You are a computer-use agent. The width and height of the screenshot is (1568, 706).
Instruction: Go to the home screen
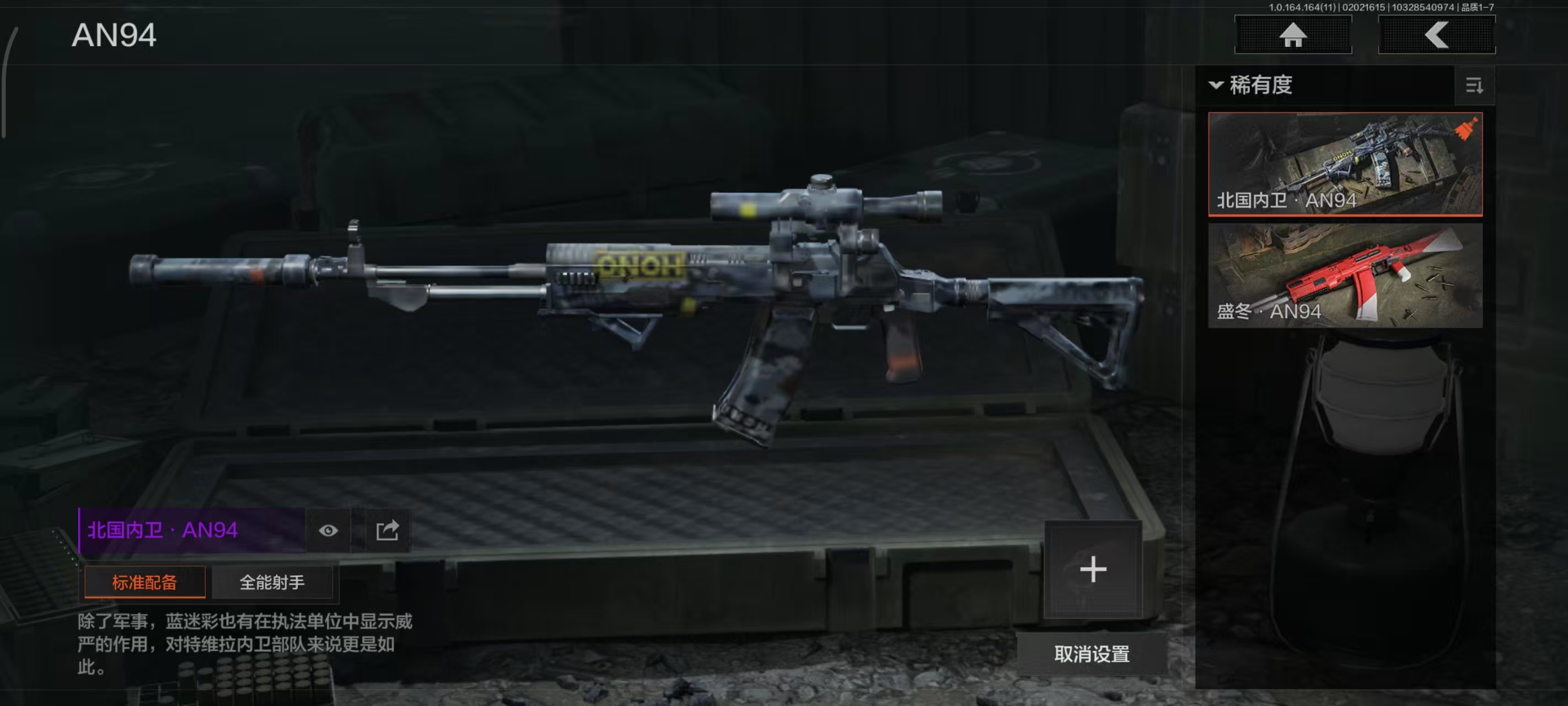1292,35
